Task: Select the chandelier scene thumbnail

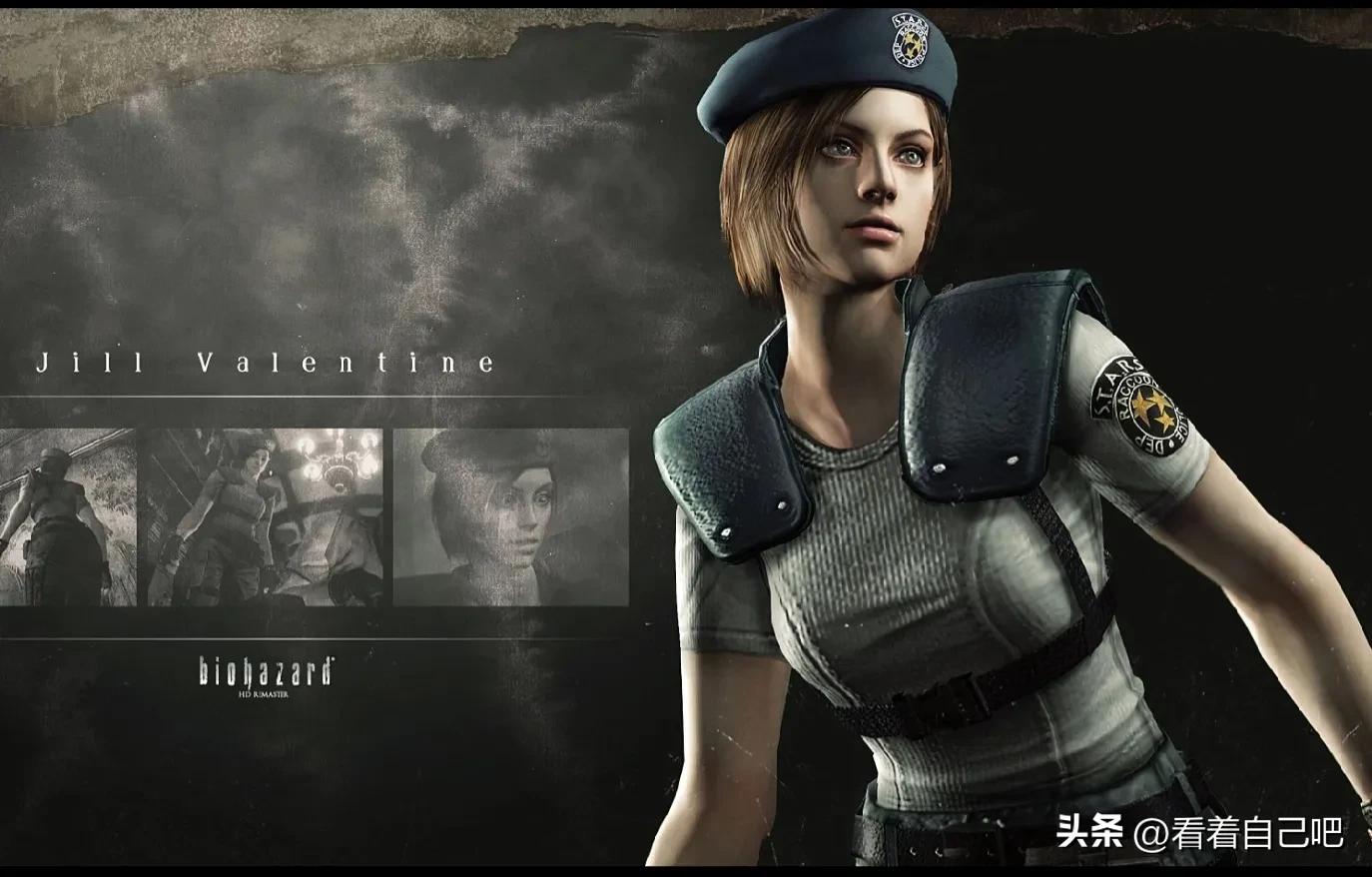Action: 265,516
